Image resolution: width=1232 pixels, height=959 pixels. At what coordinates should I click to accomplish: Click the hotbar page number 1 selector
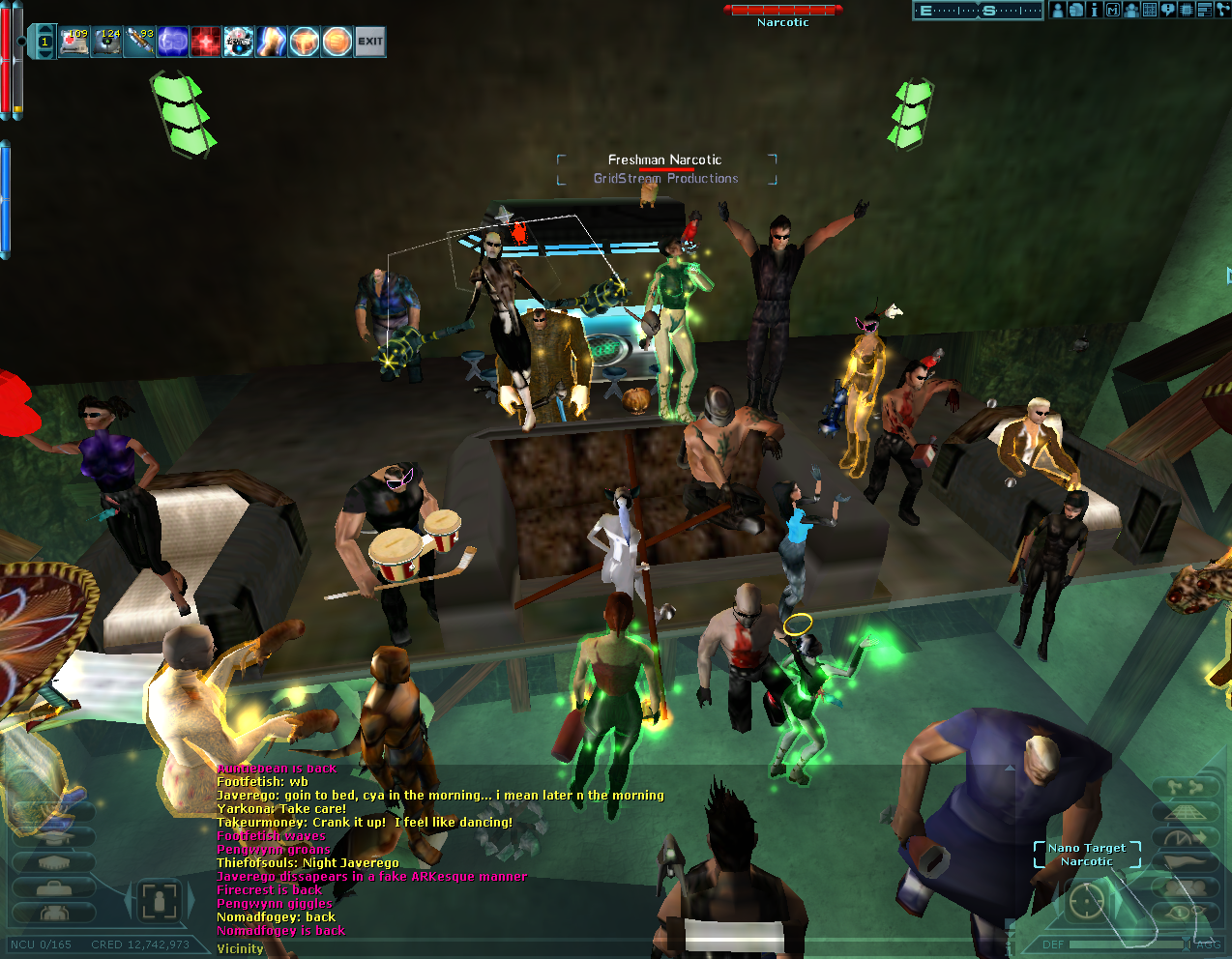coord(44,42)
